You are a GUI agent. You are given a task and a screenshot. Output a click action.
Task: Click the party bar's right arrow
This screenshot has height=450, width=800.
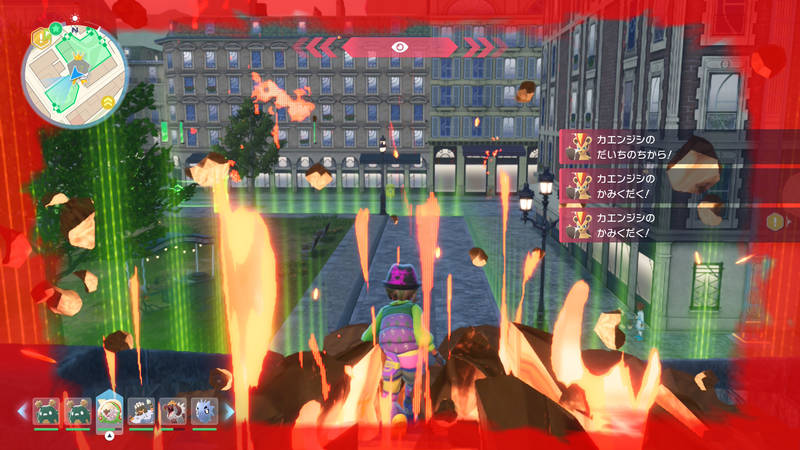point(227,411)
